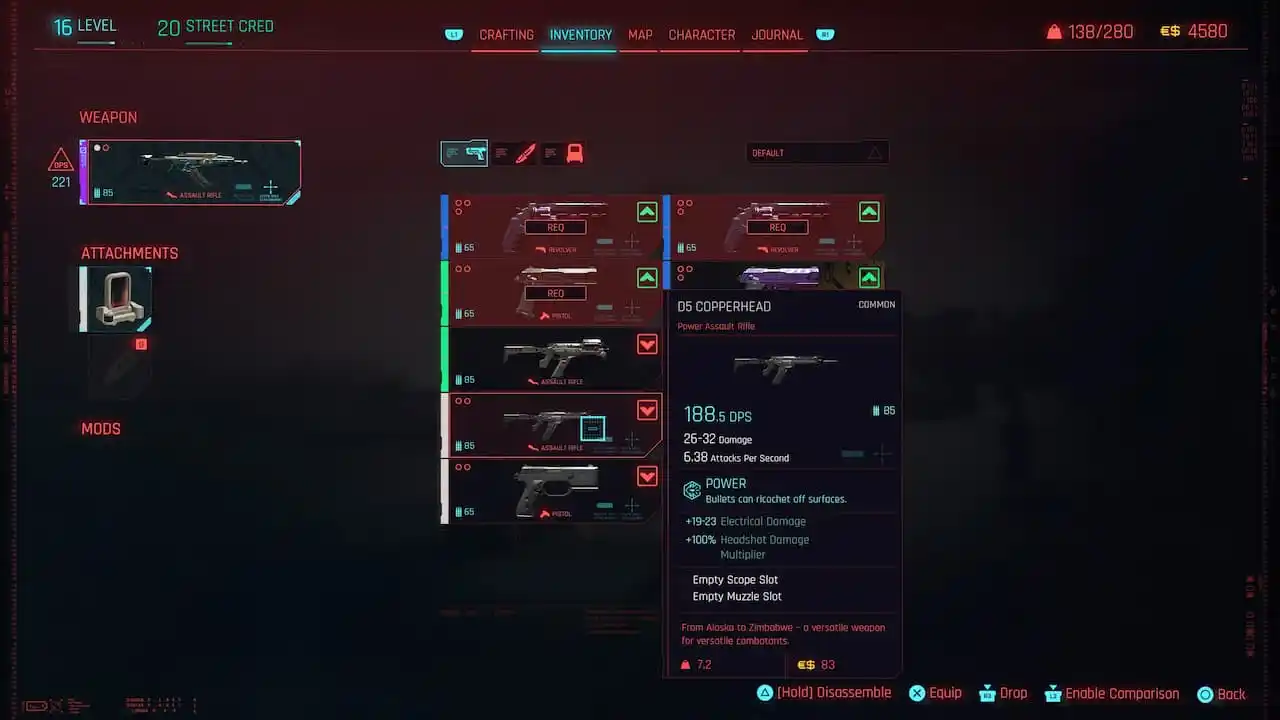Toggle the downgrade arrow on the assault rifle

pyautogui.click(x=648, y=344)
